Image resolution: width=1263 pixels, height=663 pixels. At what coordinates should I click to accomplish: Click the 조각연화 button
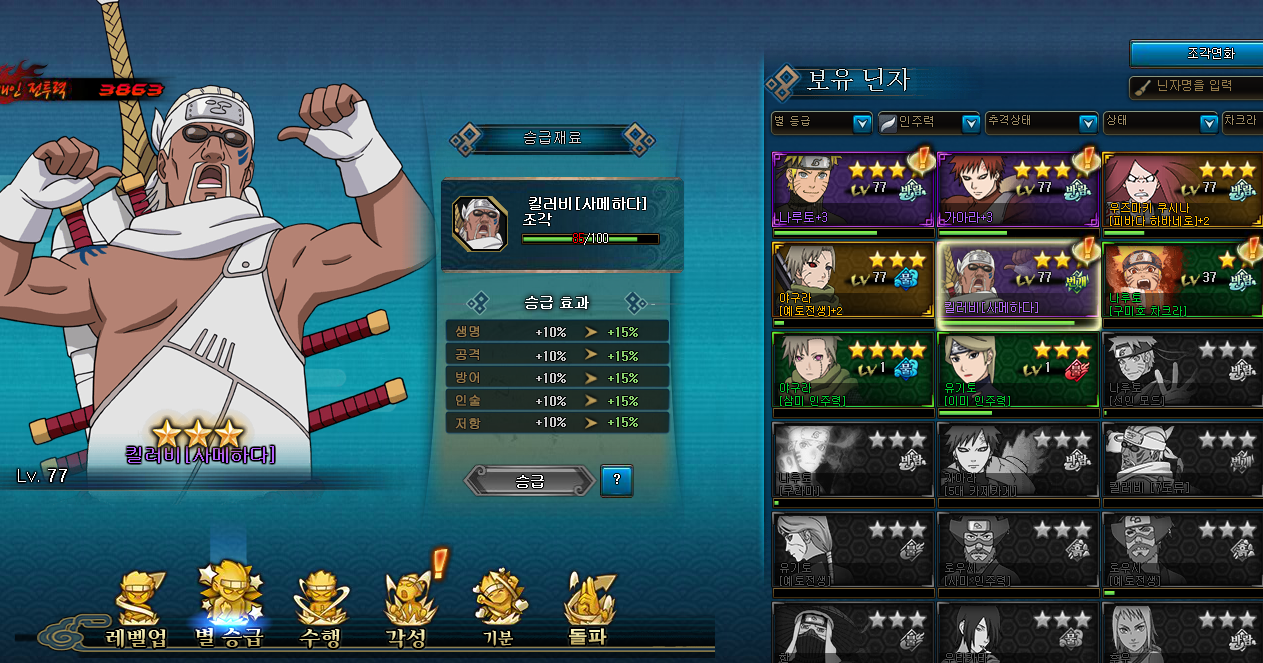pyautogui.click(x=1196, y=54)
